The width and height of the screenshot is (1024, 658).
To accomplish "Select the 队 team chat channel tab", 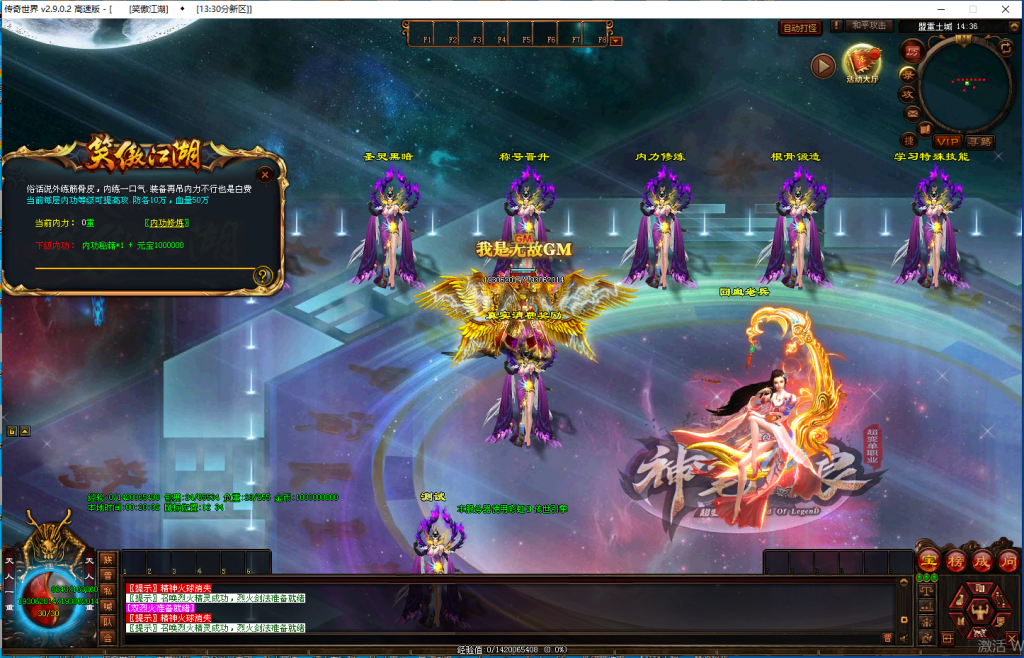I will pyautogui.click(x=107, y=620).
